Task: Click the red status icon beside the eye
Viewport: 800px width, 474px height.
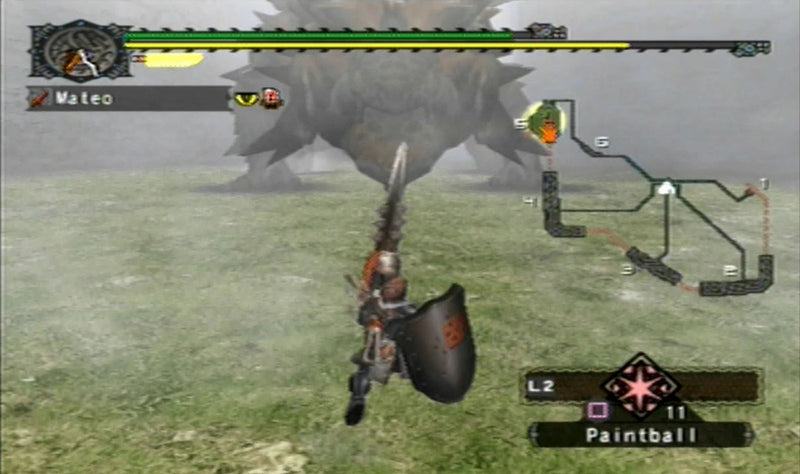Action: (271, 98)
